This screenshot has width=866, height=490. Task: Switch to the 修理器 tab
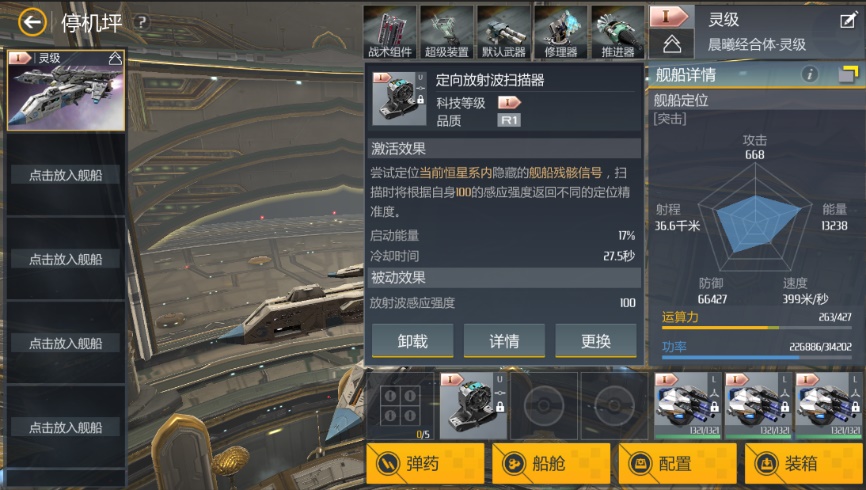[x=560, y=31]
